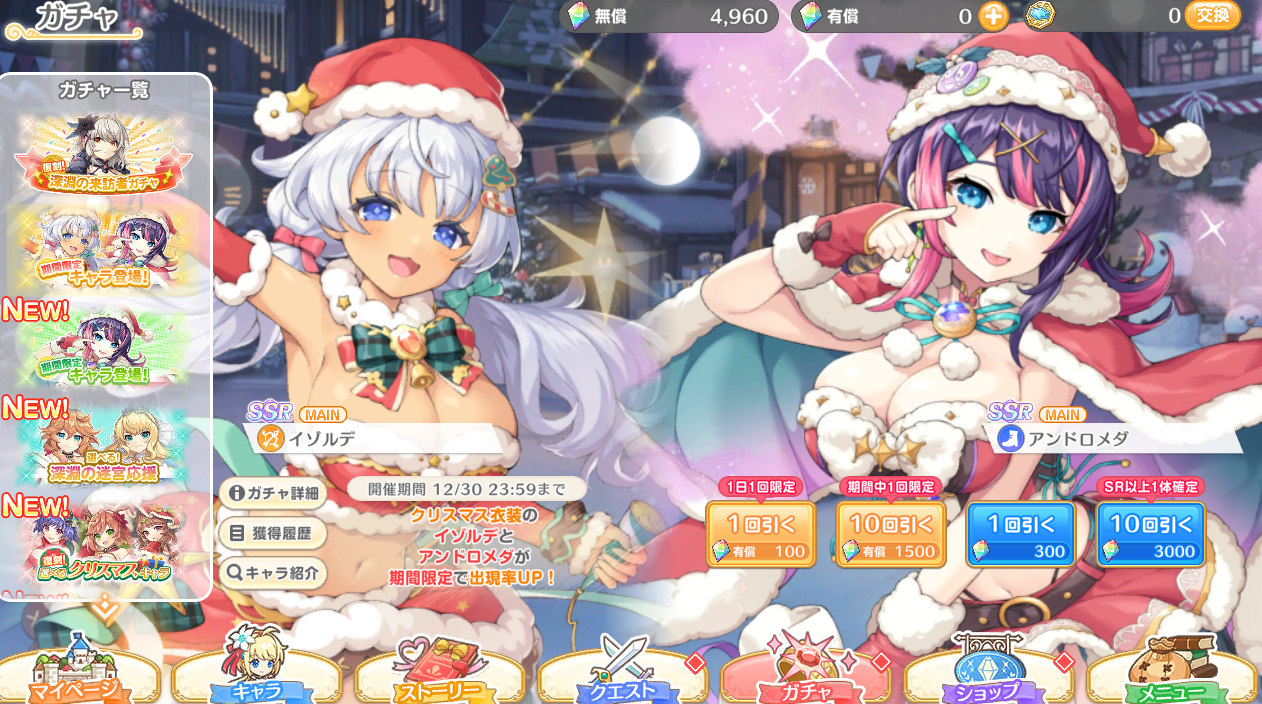Open ガチャ詳細 gacha details
Screen dimensions: 1262x704
(x=273, y=493)
